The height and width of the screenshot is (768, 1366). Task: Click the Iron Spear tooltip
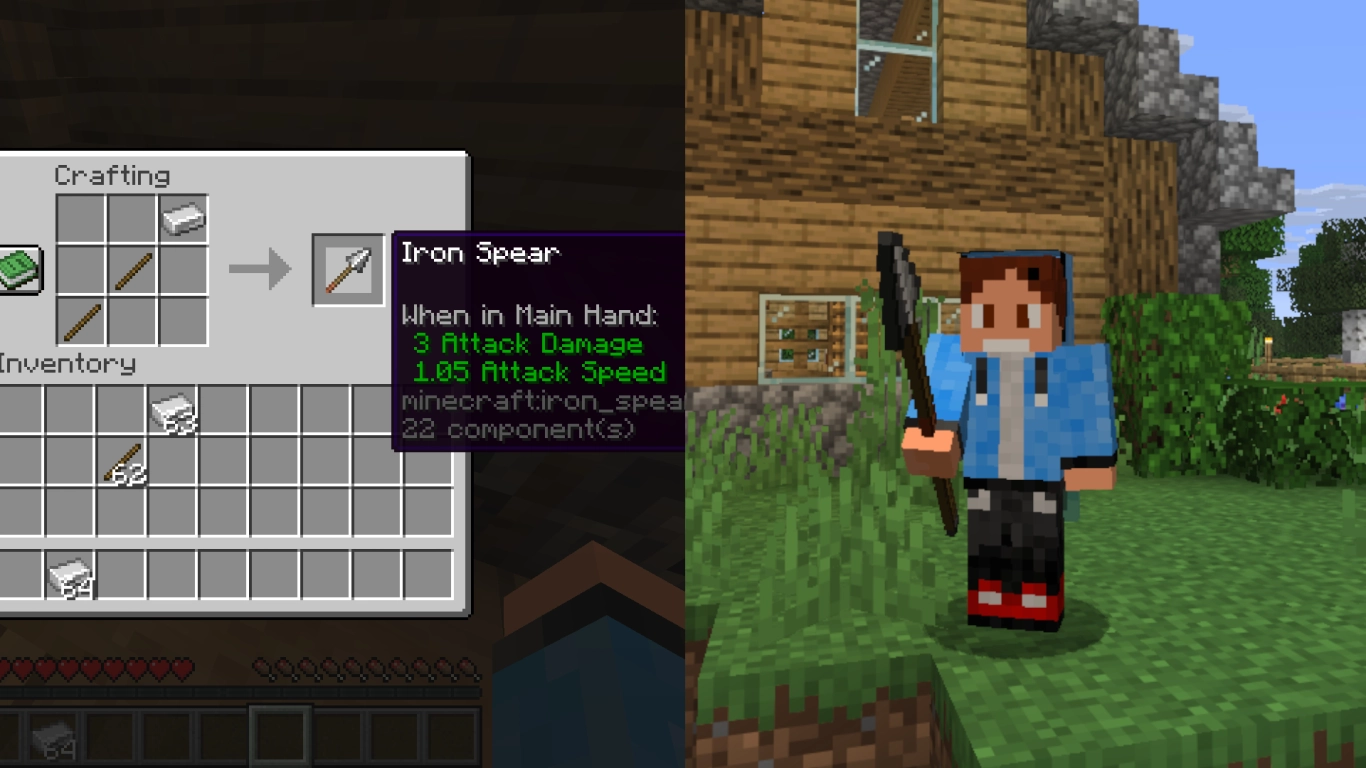pyautogui.click(x=540, y=340)
